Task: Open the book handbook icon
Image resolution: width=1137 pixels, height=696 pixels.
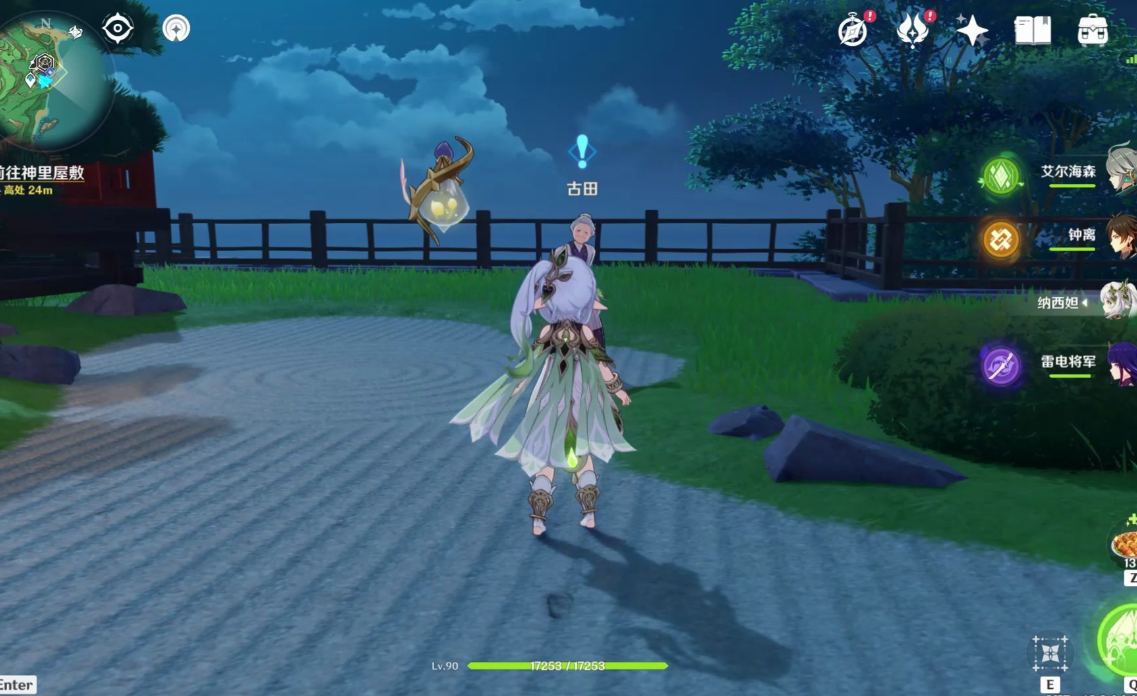Action: [x=1032, y=30]
